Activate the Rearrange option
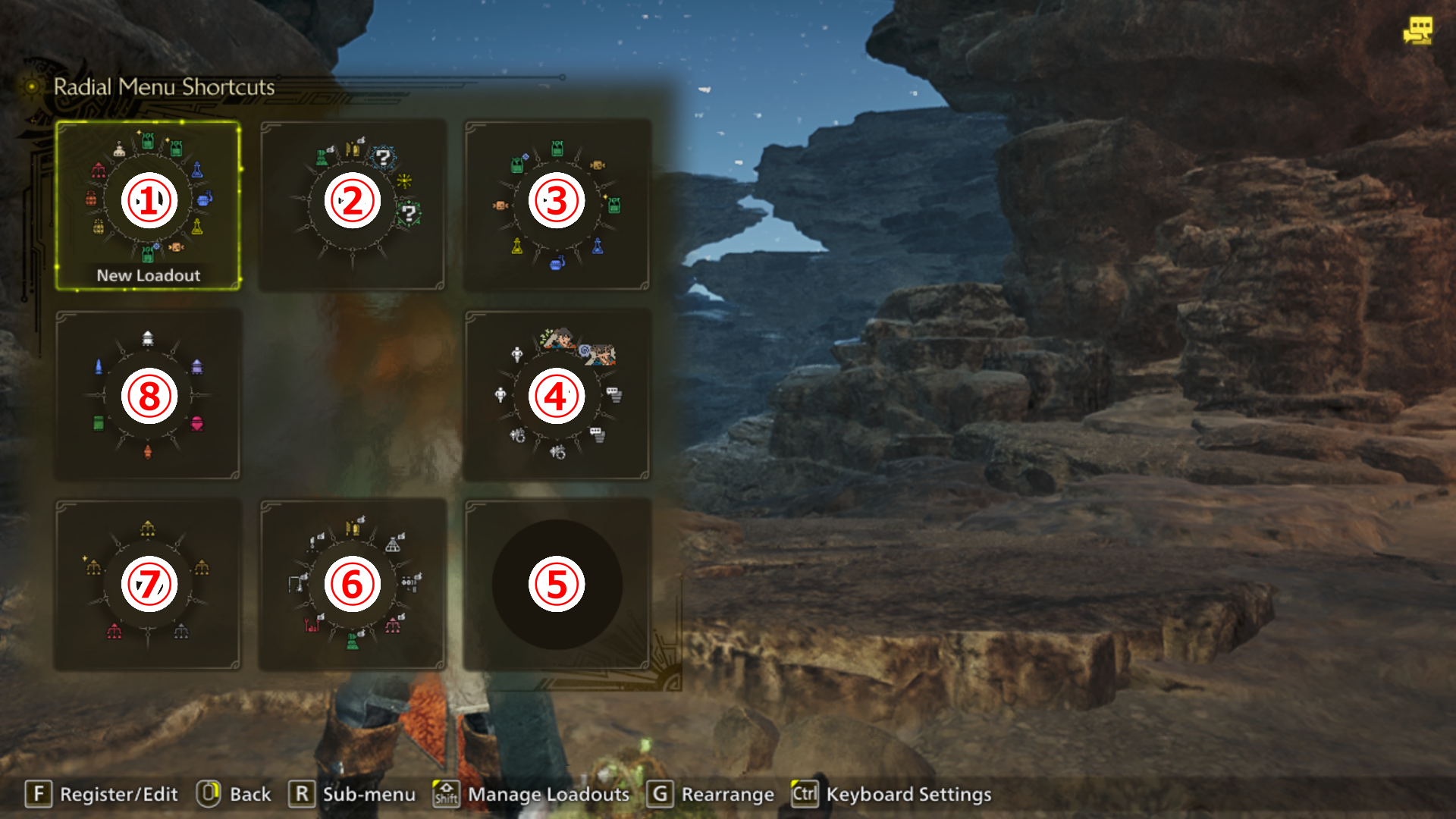 [726, 794]
